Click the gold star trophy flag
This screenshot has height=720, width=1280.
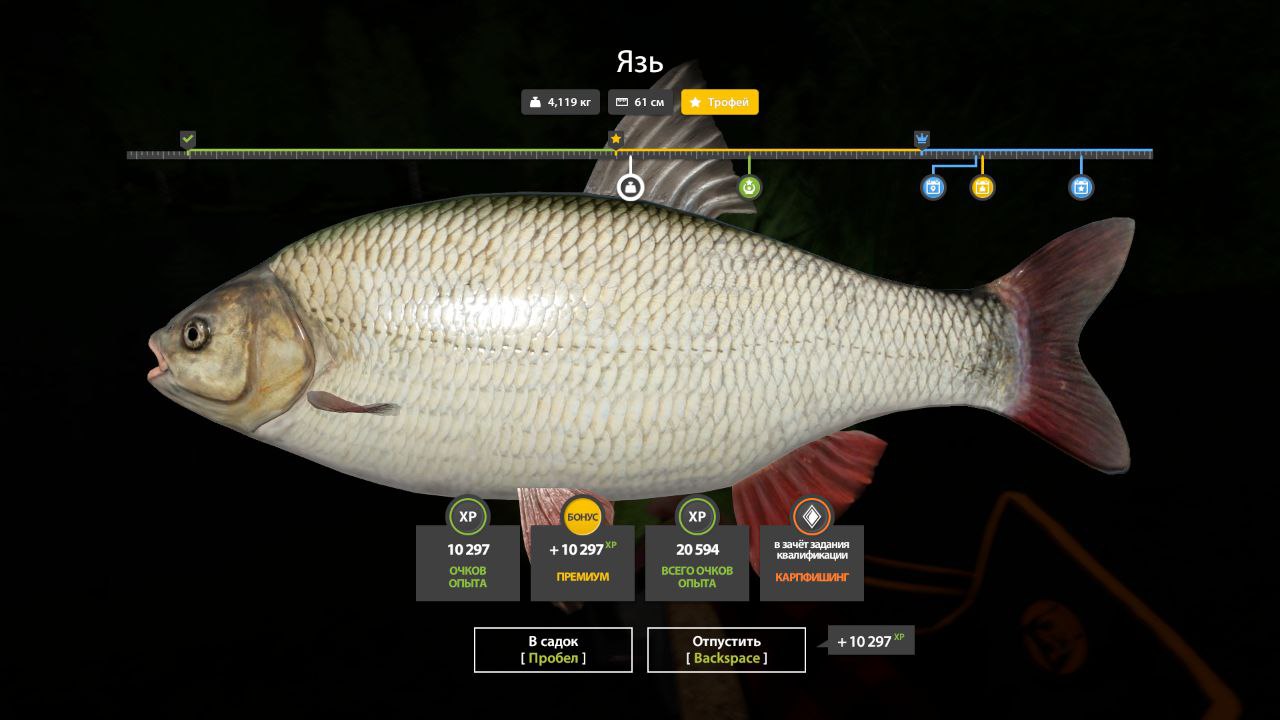pyautogui.click(x=616, y=139)
